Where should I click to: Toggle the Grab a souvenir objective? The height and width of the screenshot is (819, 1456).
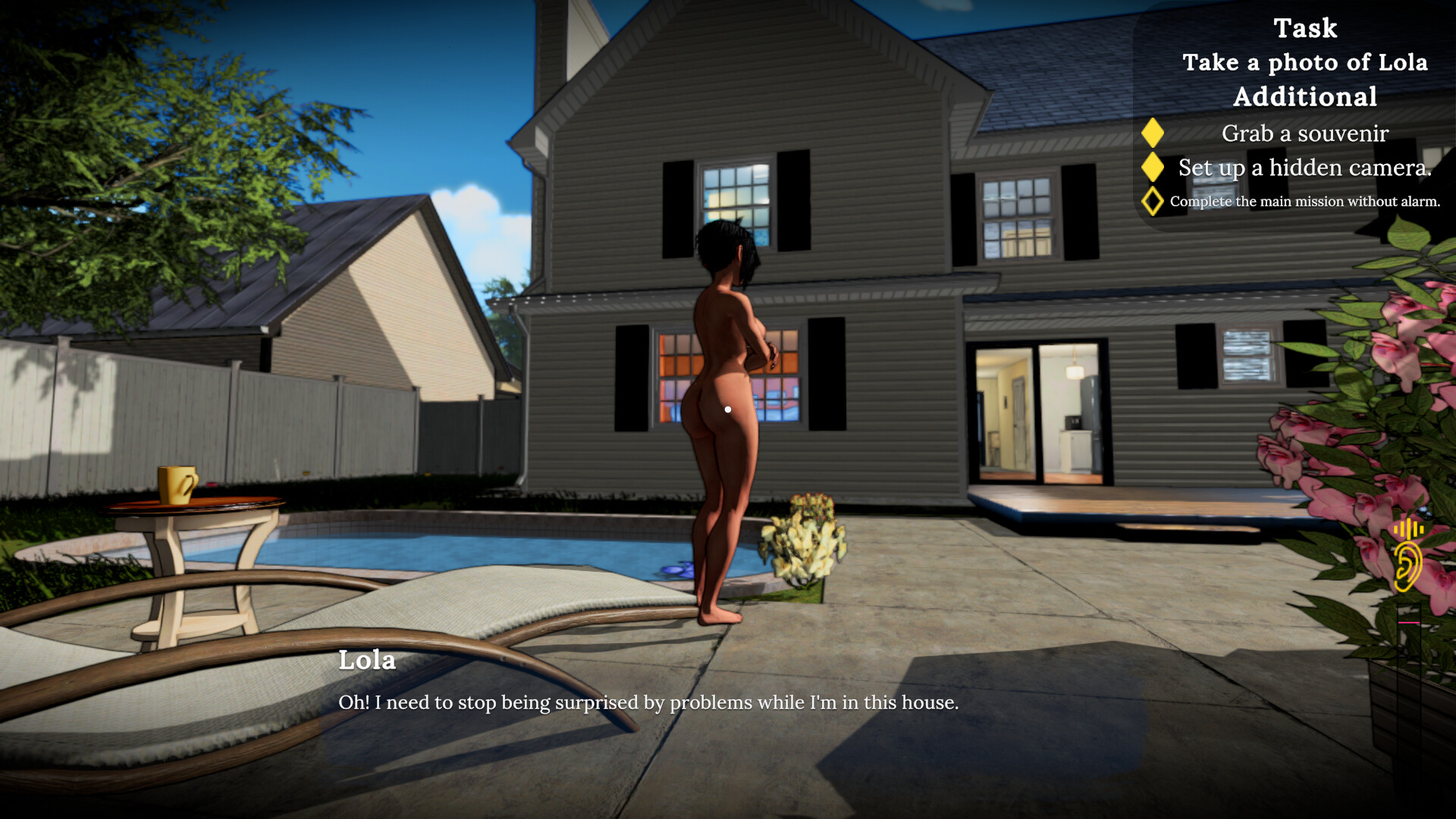point(1304,133)
